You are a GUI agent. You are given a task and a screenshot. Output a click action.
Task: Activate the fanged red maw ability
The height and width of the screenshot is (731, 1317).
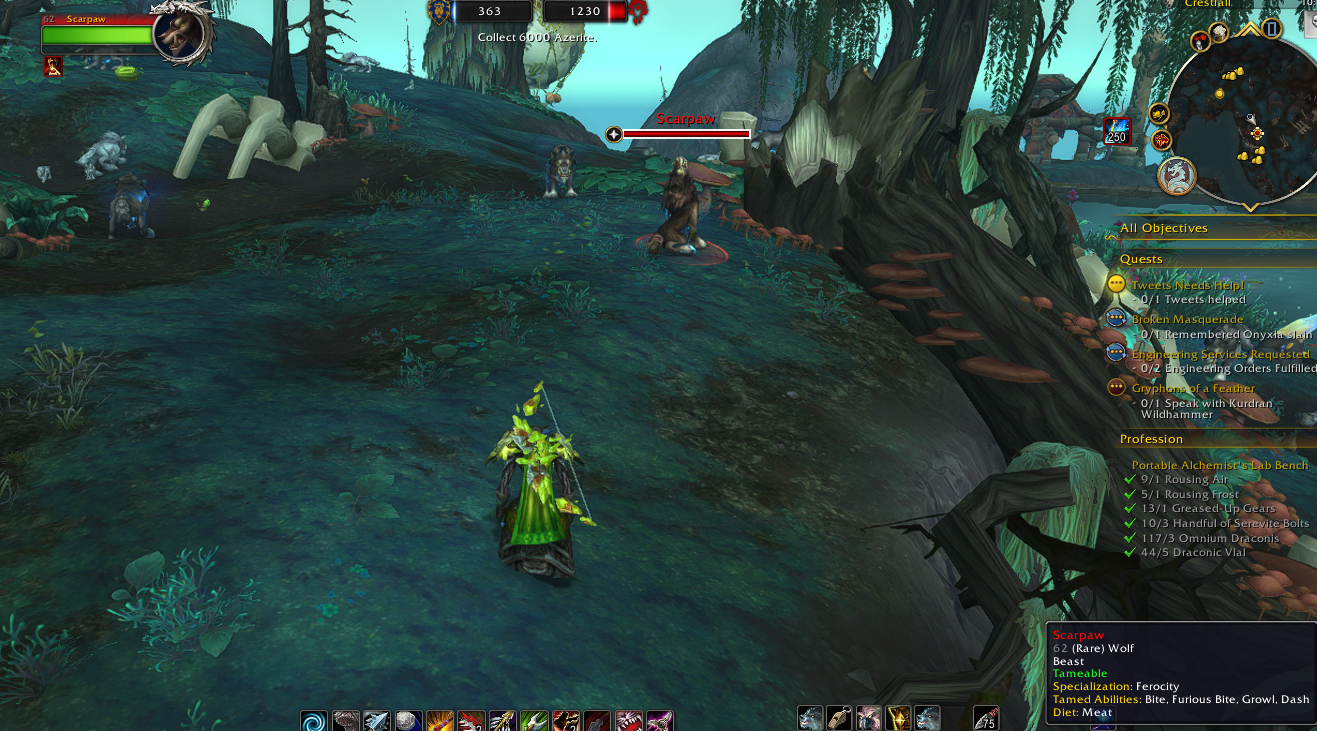[628, 721]
